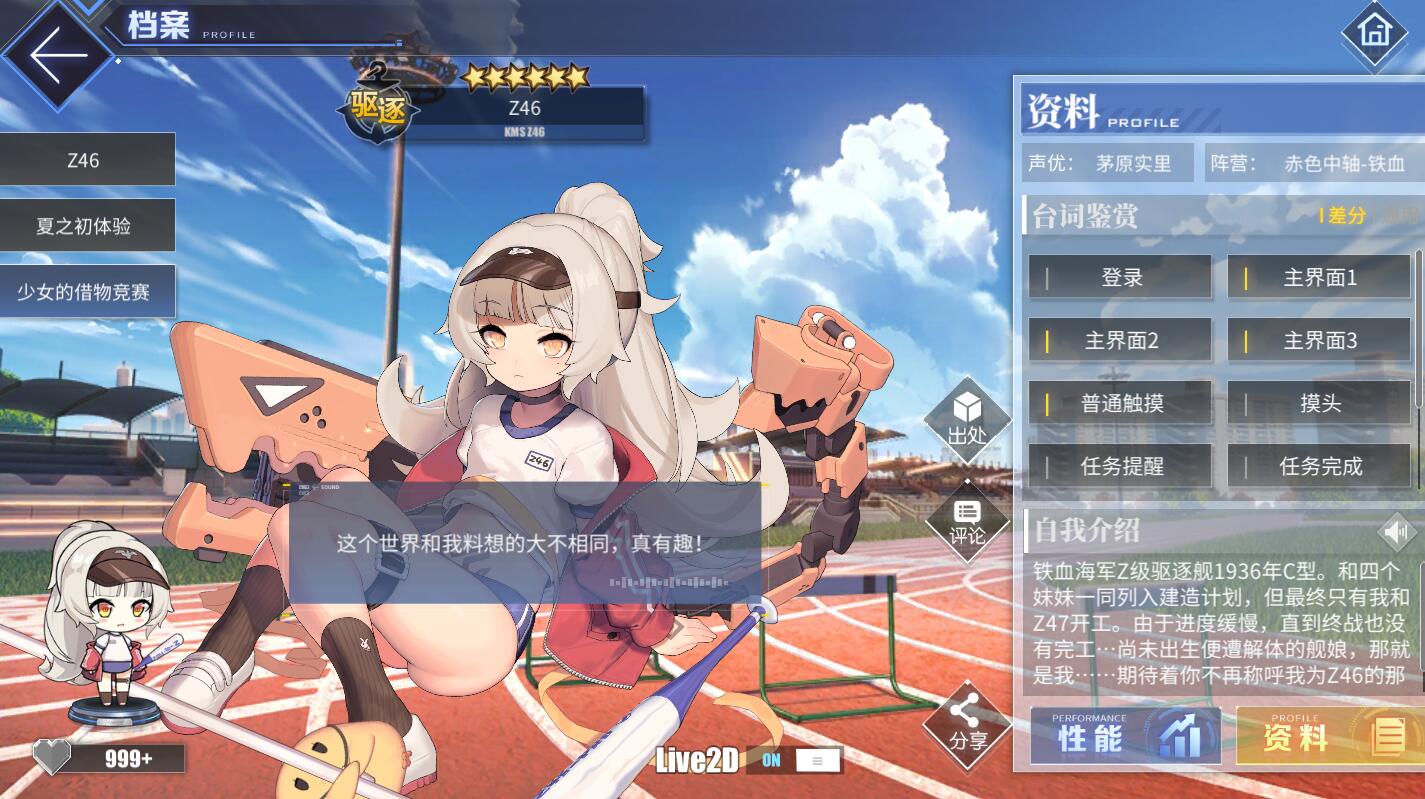Play the 普通触摸 voice line
The width and height of the screenshot is (1425, 799).
tap(1120, 403)
